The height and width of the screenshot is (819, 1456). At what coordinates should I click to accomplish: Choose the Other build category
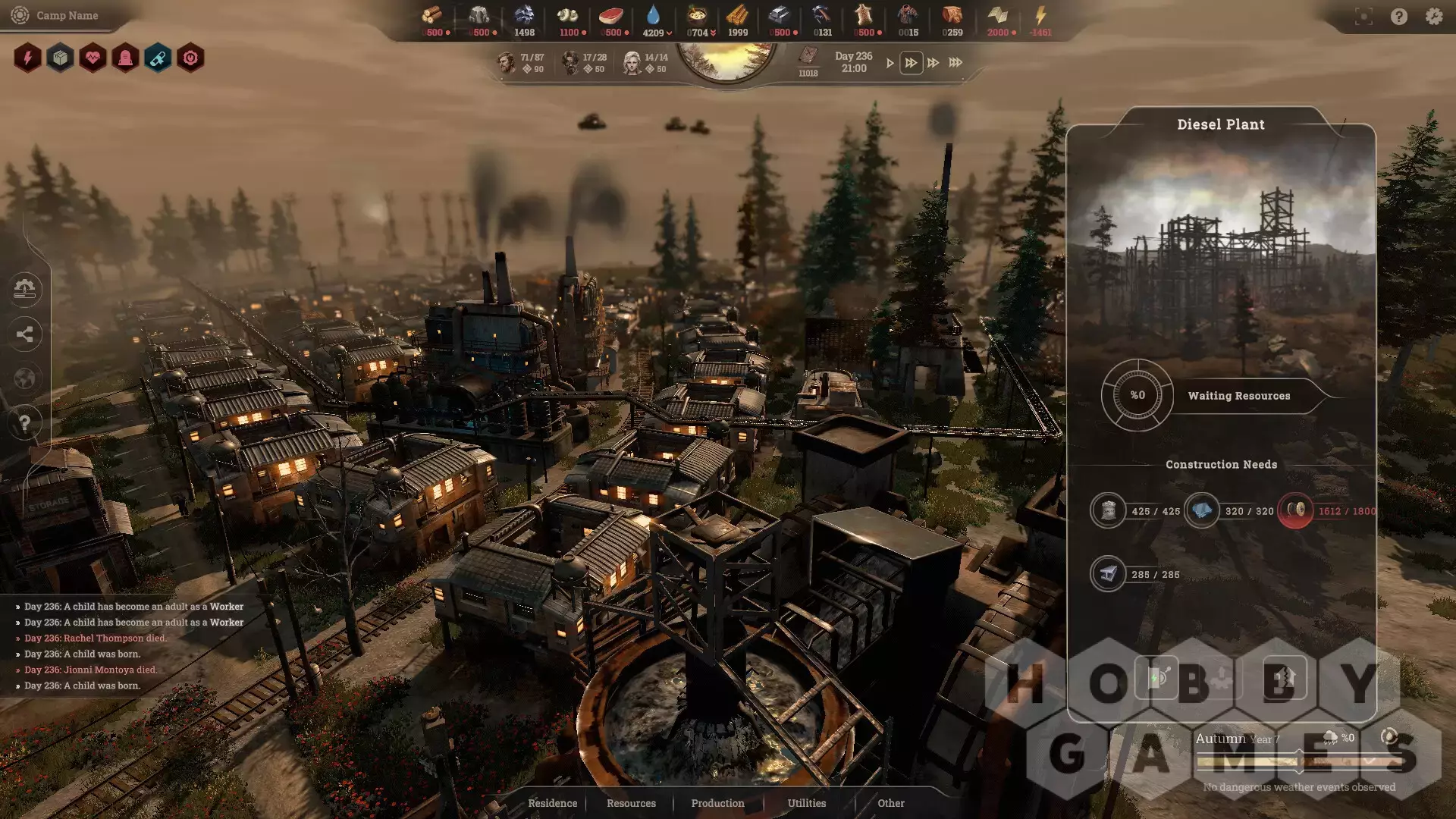coord(890,803)
